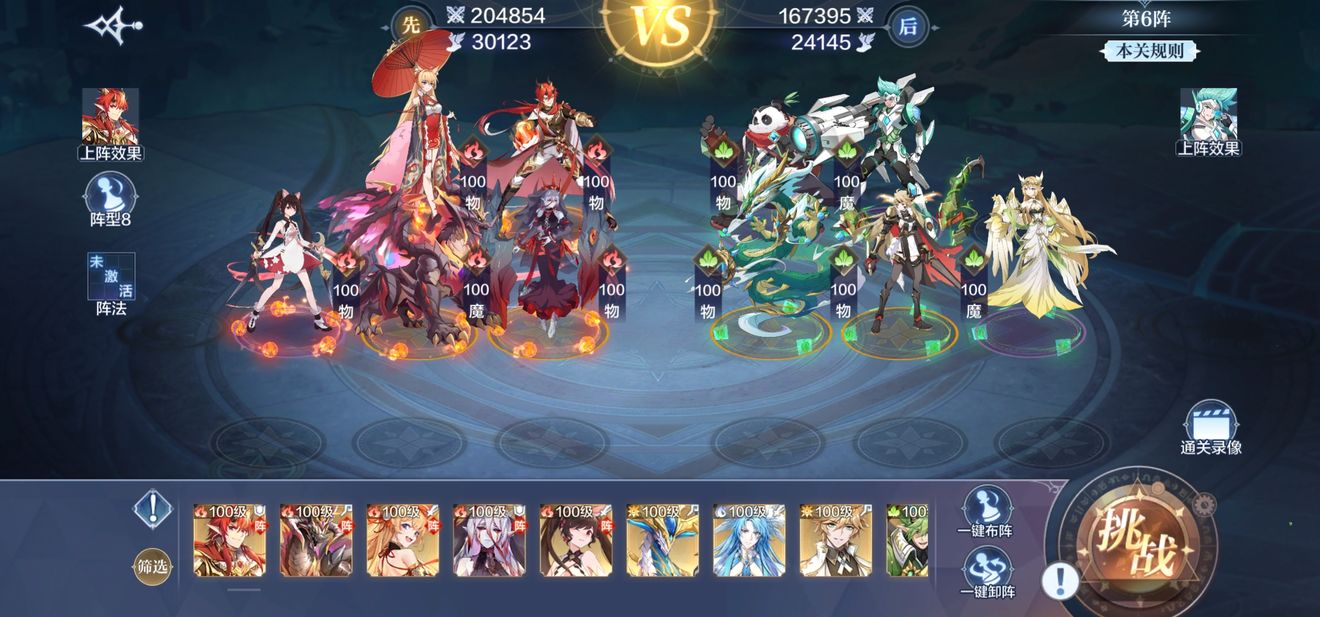View the 本关规则 stage rules
Screen dimensions: 1320x617
1145,50
